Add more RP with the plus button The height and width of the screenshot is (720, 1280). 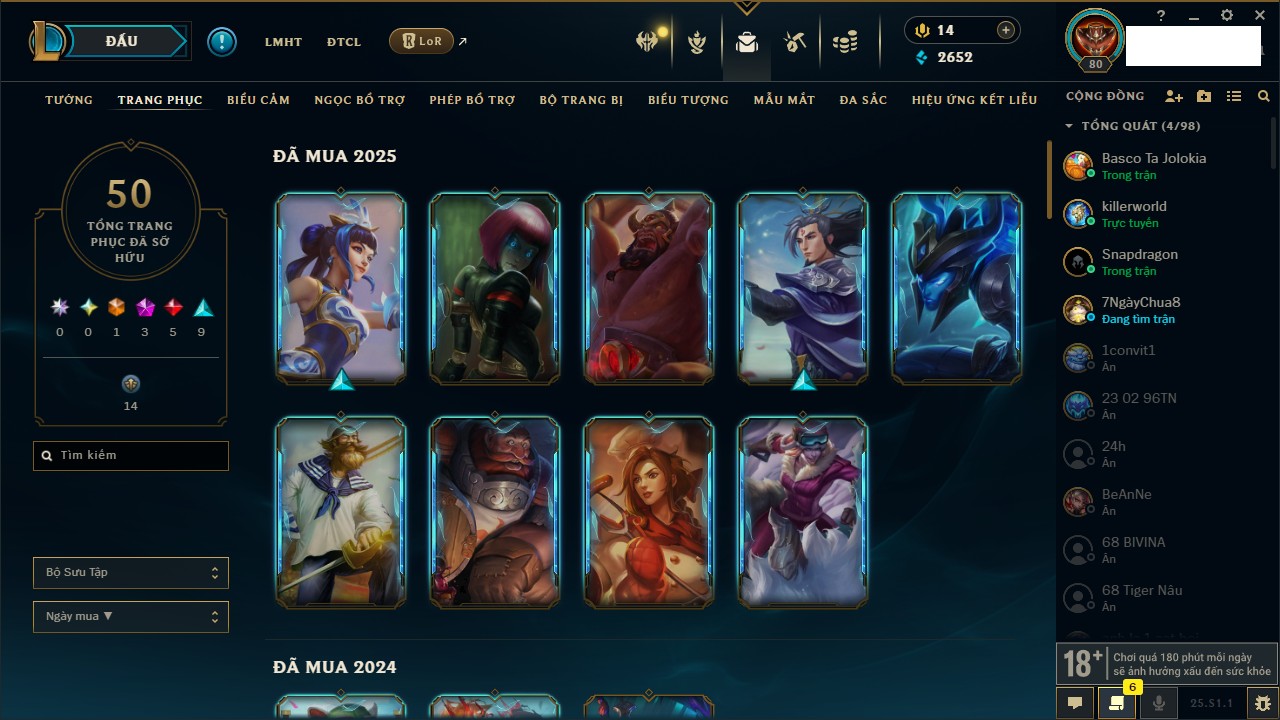[x=1006, y=30]
